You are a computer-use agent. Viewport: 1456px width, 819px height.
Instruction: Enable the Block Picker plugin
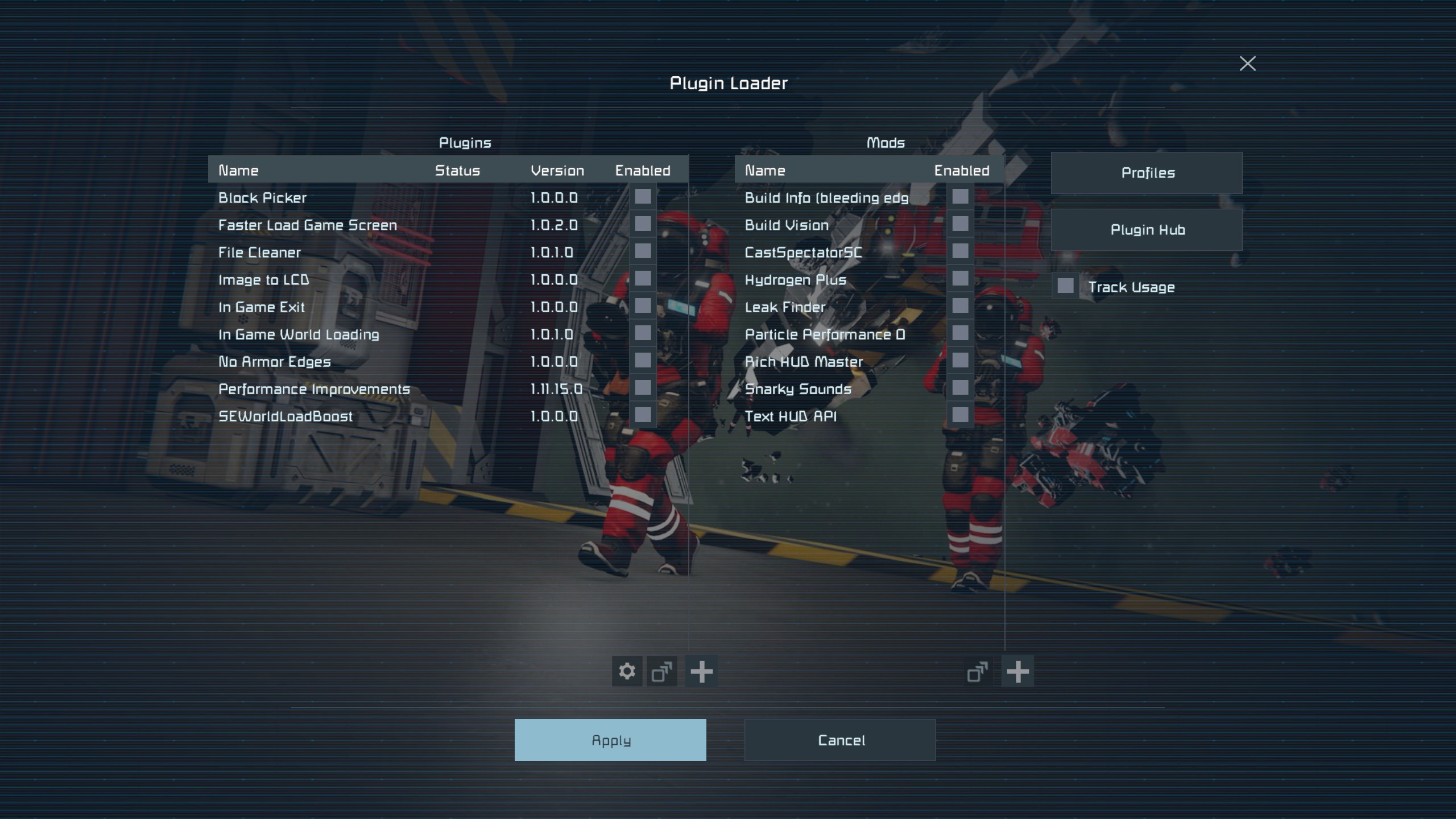(643, 197)
